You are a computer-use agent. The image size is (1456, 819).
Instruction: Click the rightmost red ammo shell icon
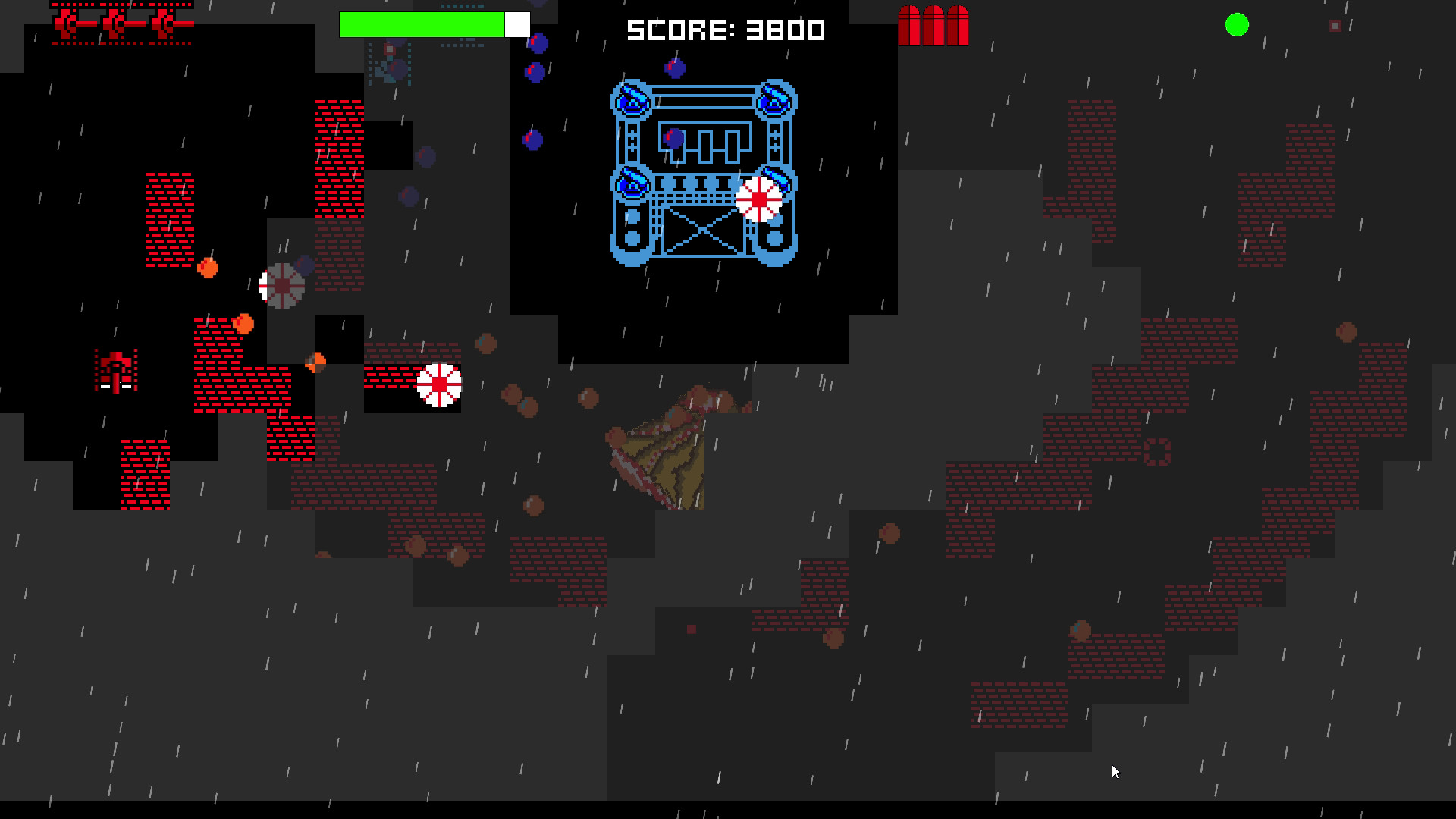click(x=957, y=23)
